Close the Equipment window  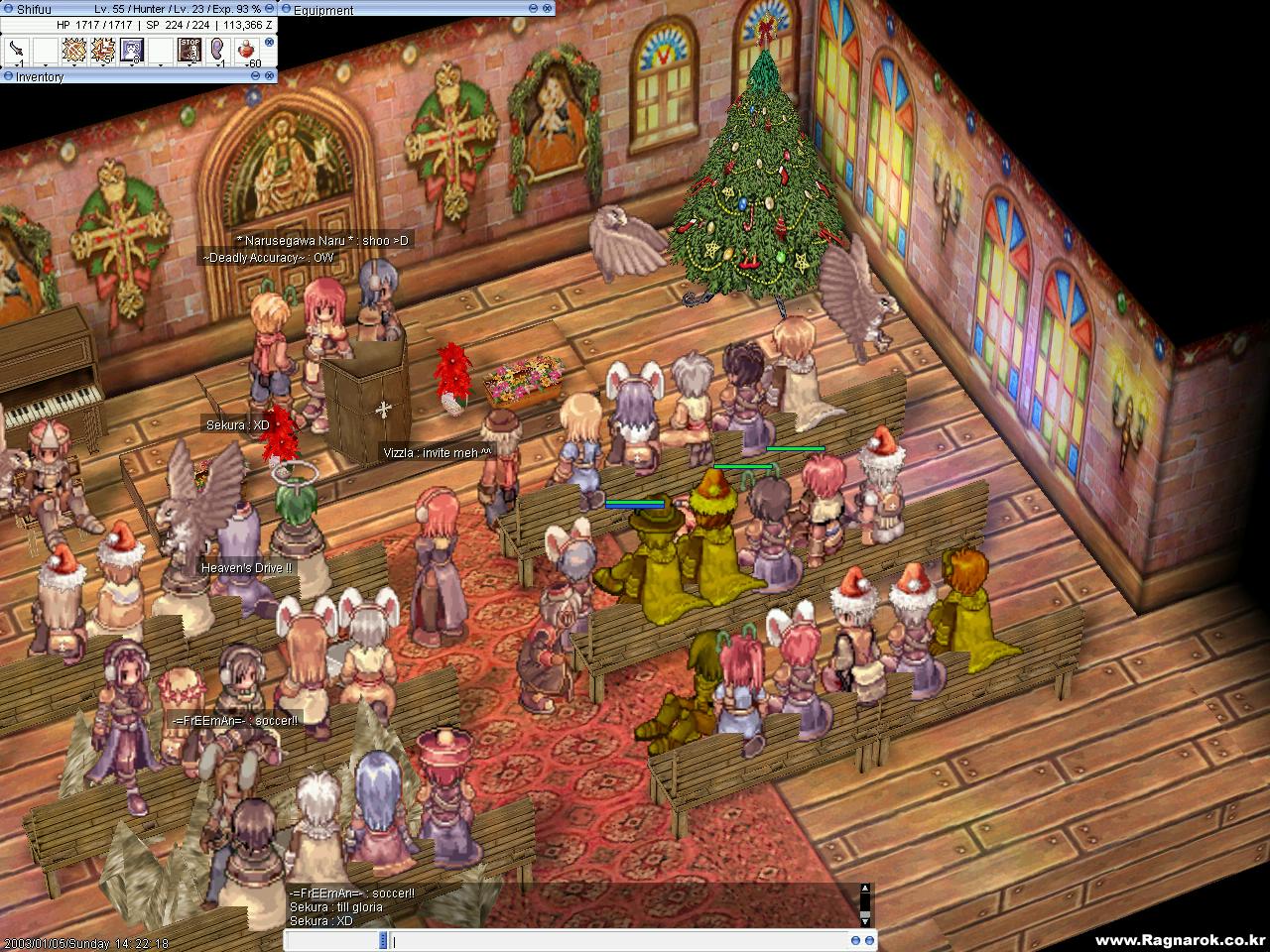tap(547, 9)
